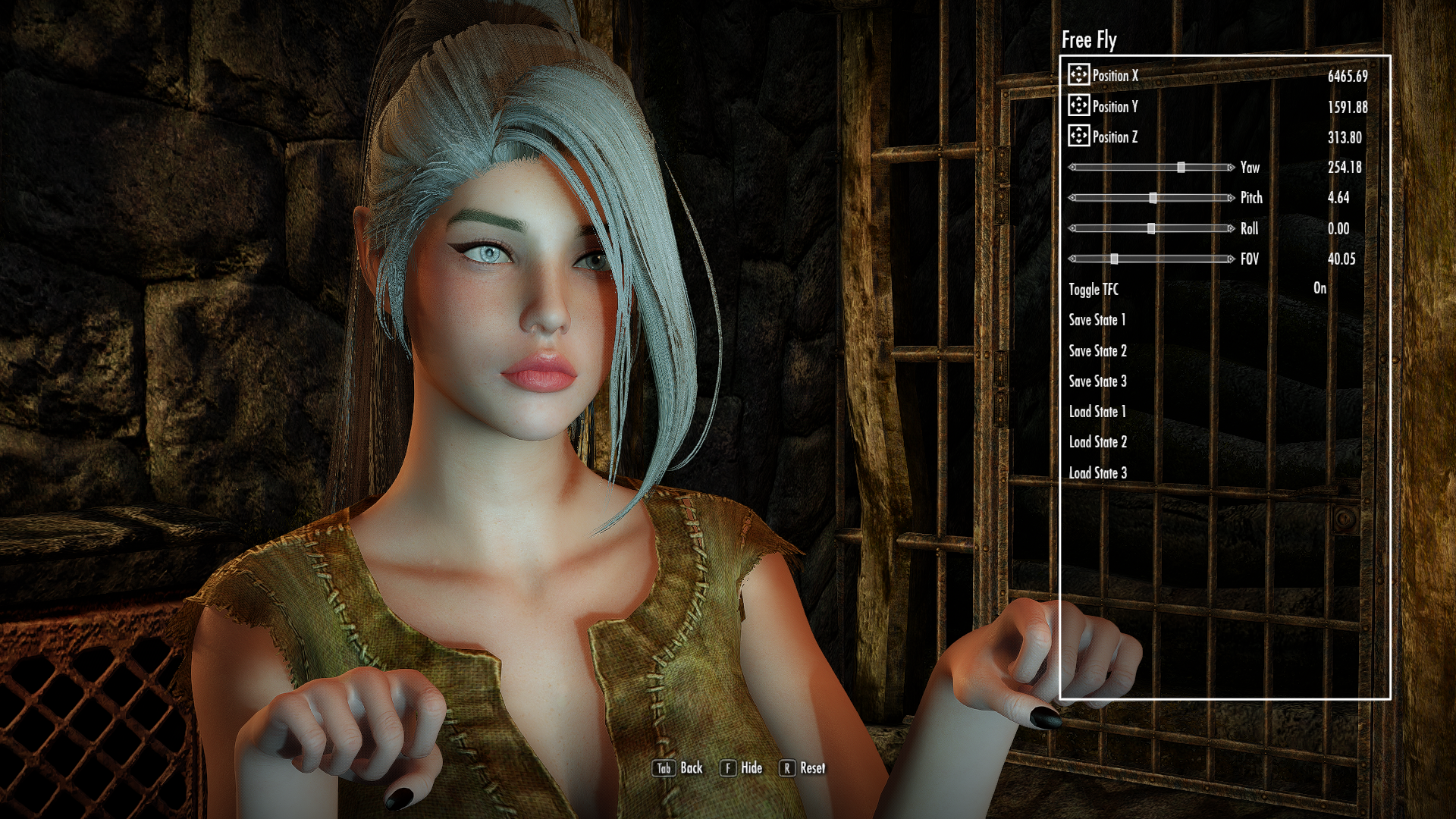Adjust the Pitch slider

(1153, 198)
